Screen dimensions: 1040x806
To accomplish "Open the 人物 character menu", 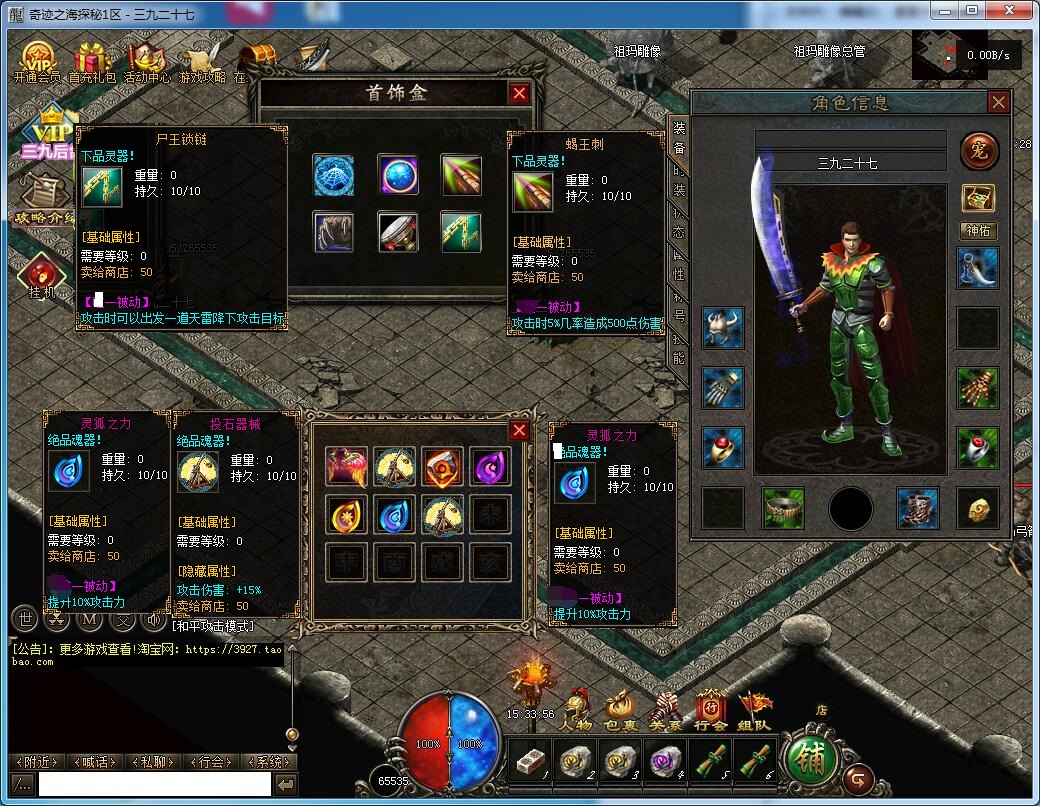I will pyautogui.click(x=577, y=712).
